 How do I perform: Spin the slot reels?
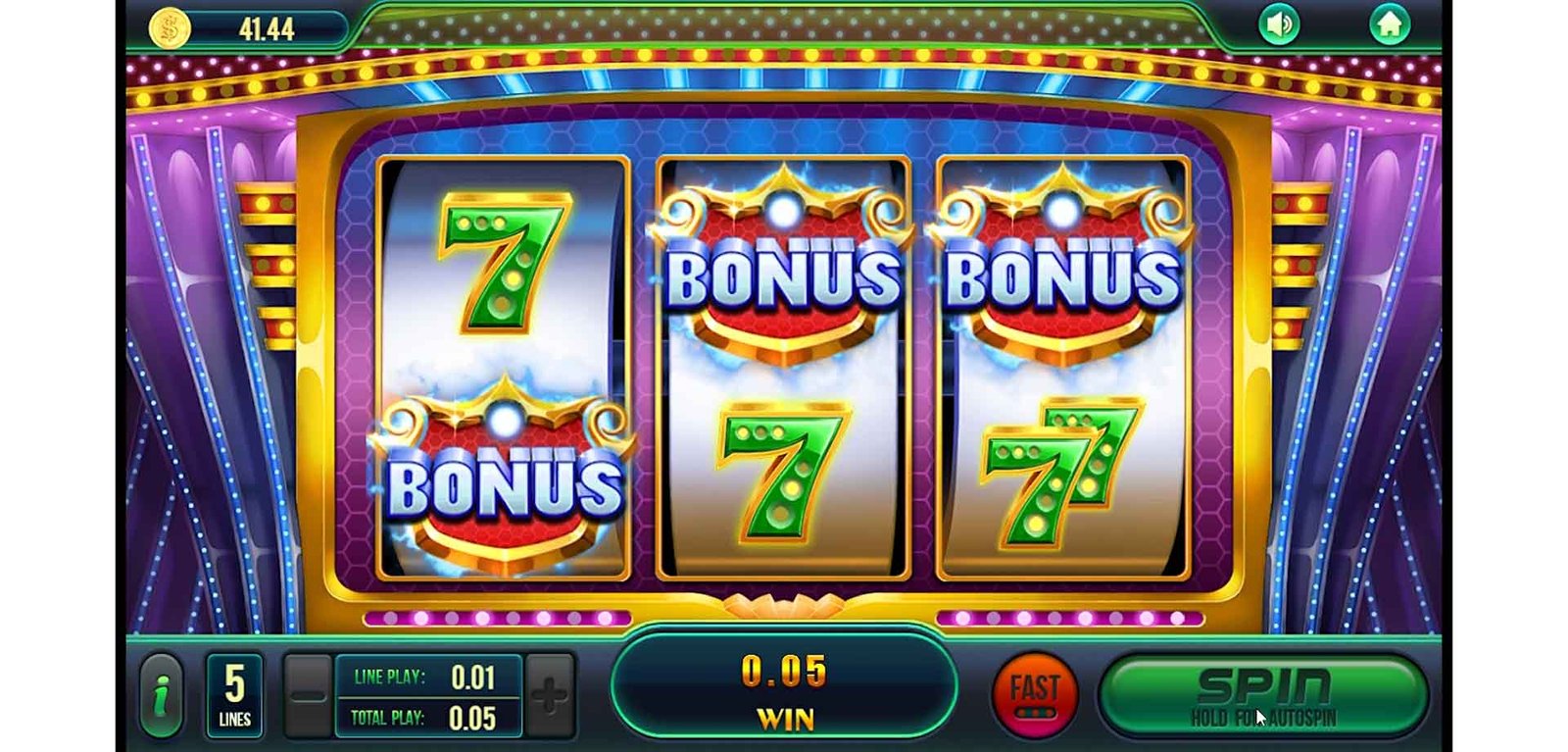1262,695
